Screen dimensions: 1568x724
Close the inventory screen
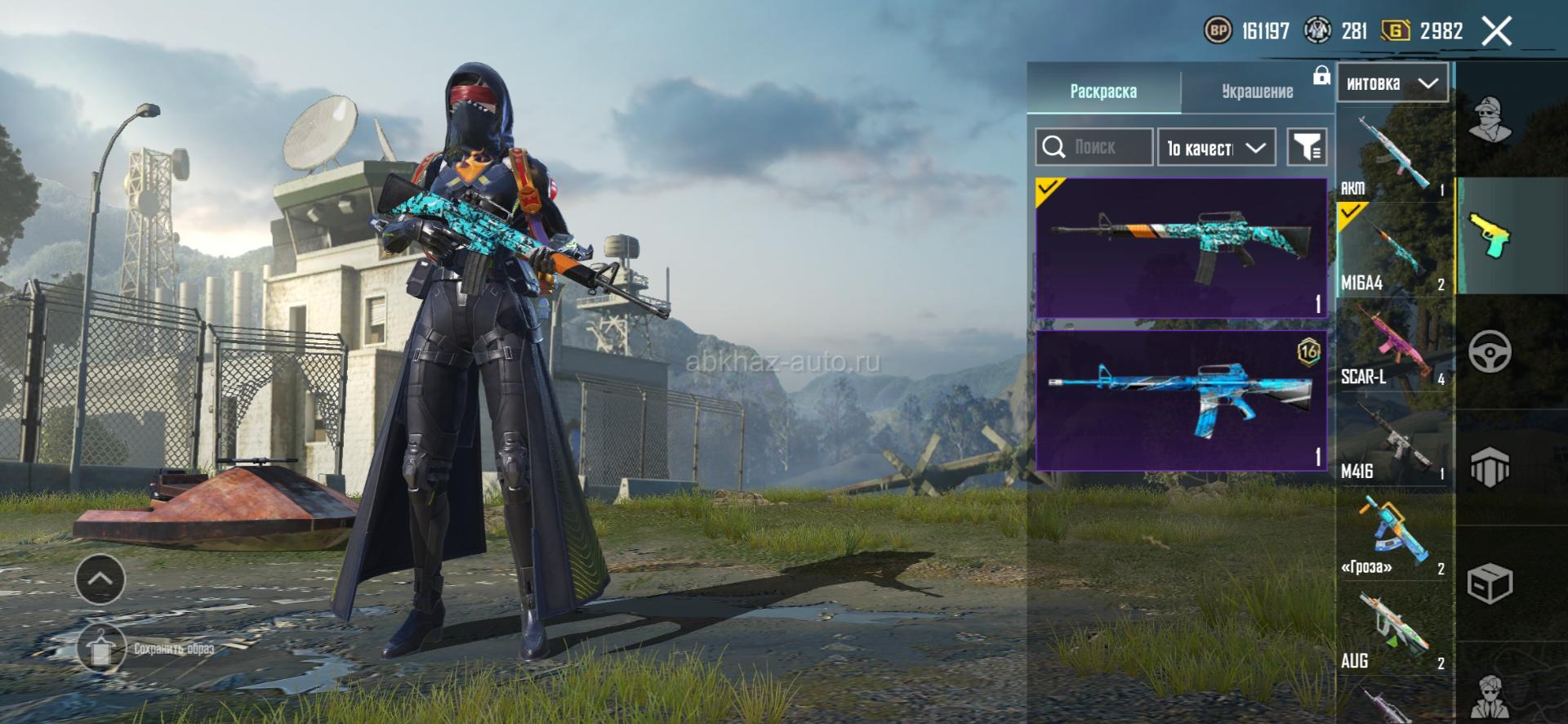click(1497, 32)
